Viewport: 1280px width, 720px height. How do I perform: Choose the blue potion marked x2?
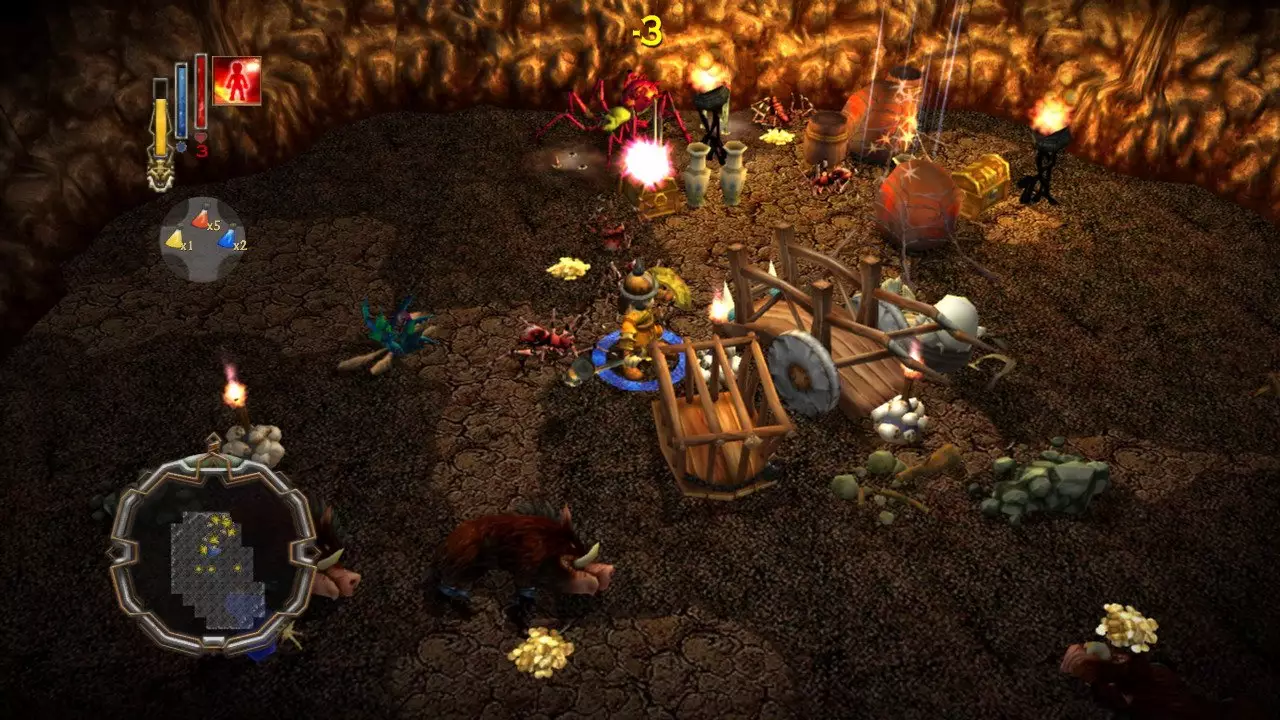tap(227, 239)
